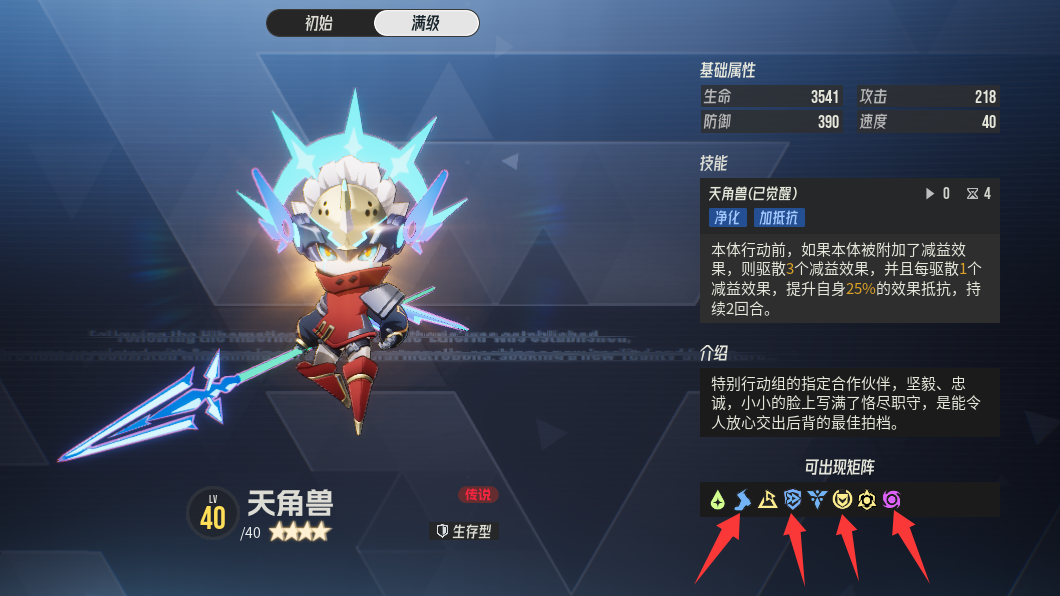Screen dimensions: 1060x596
Task: Choose the blue arrow-shield matrix icon
Action: click(x=793, y=499)
